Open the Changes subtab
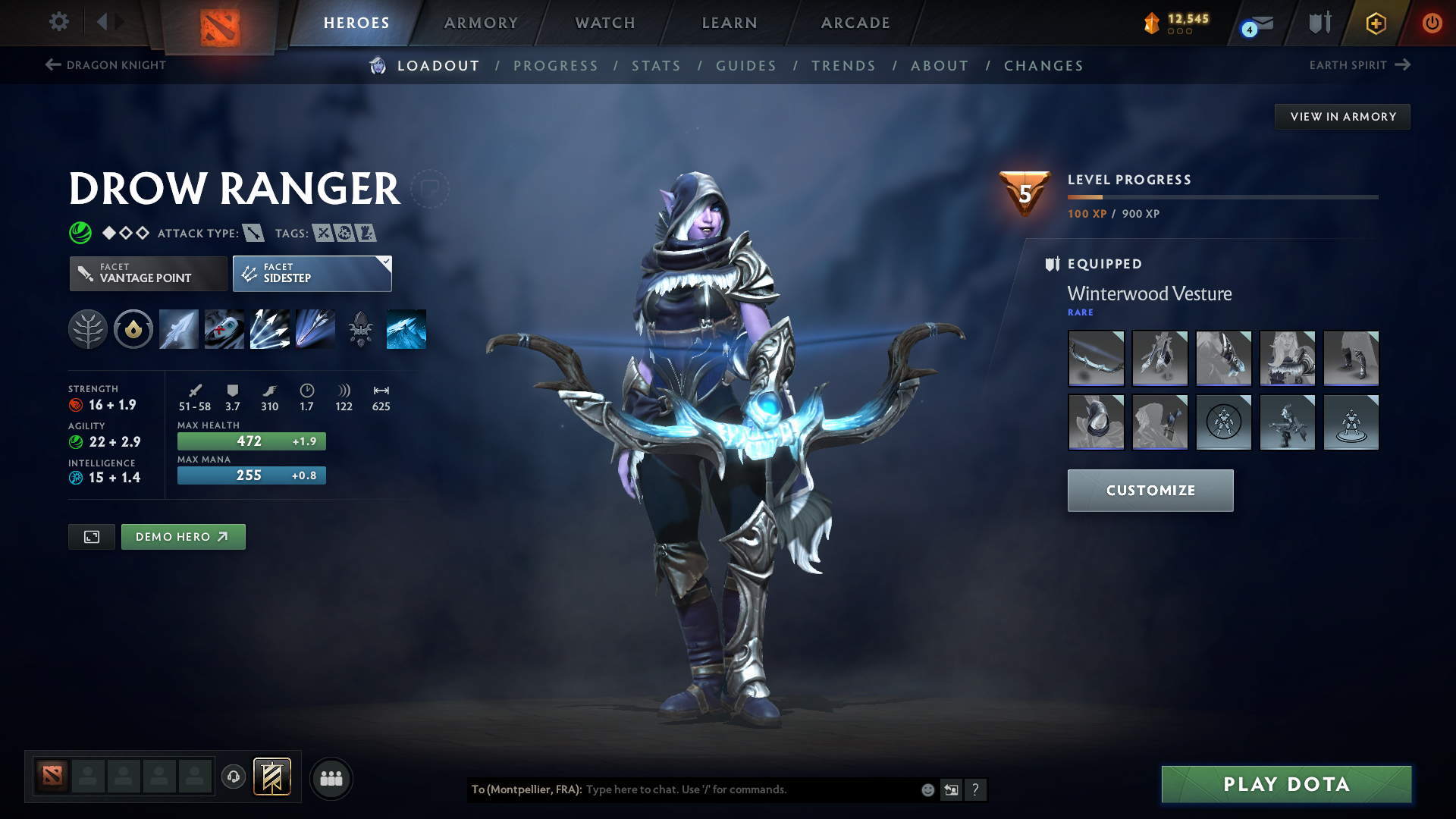This screenshot has height=819, width=1456. [x=1043, y=66]
